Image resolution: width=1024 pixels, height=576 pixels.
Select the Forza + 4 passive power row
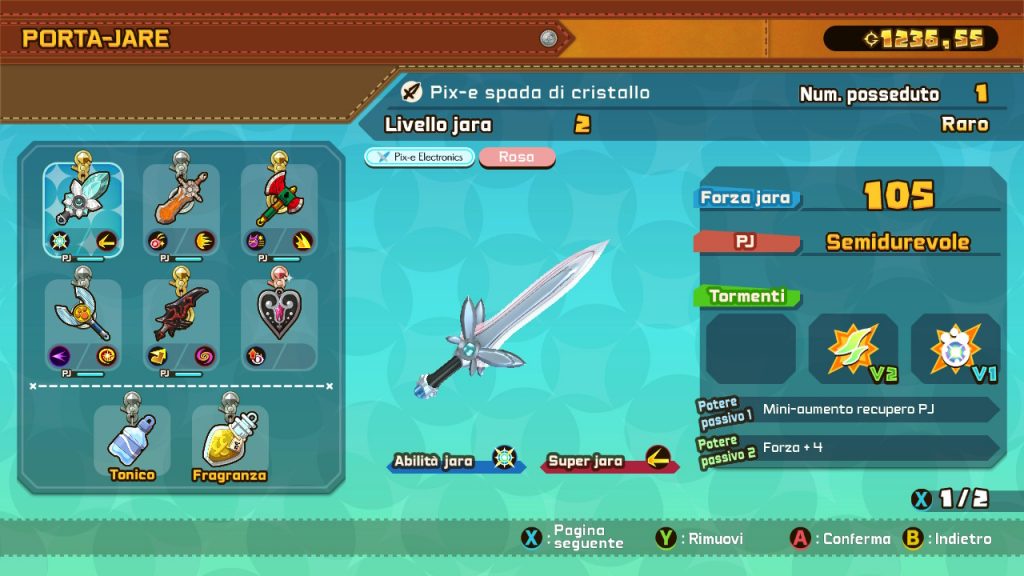[x=848, y=447]
